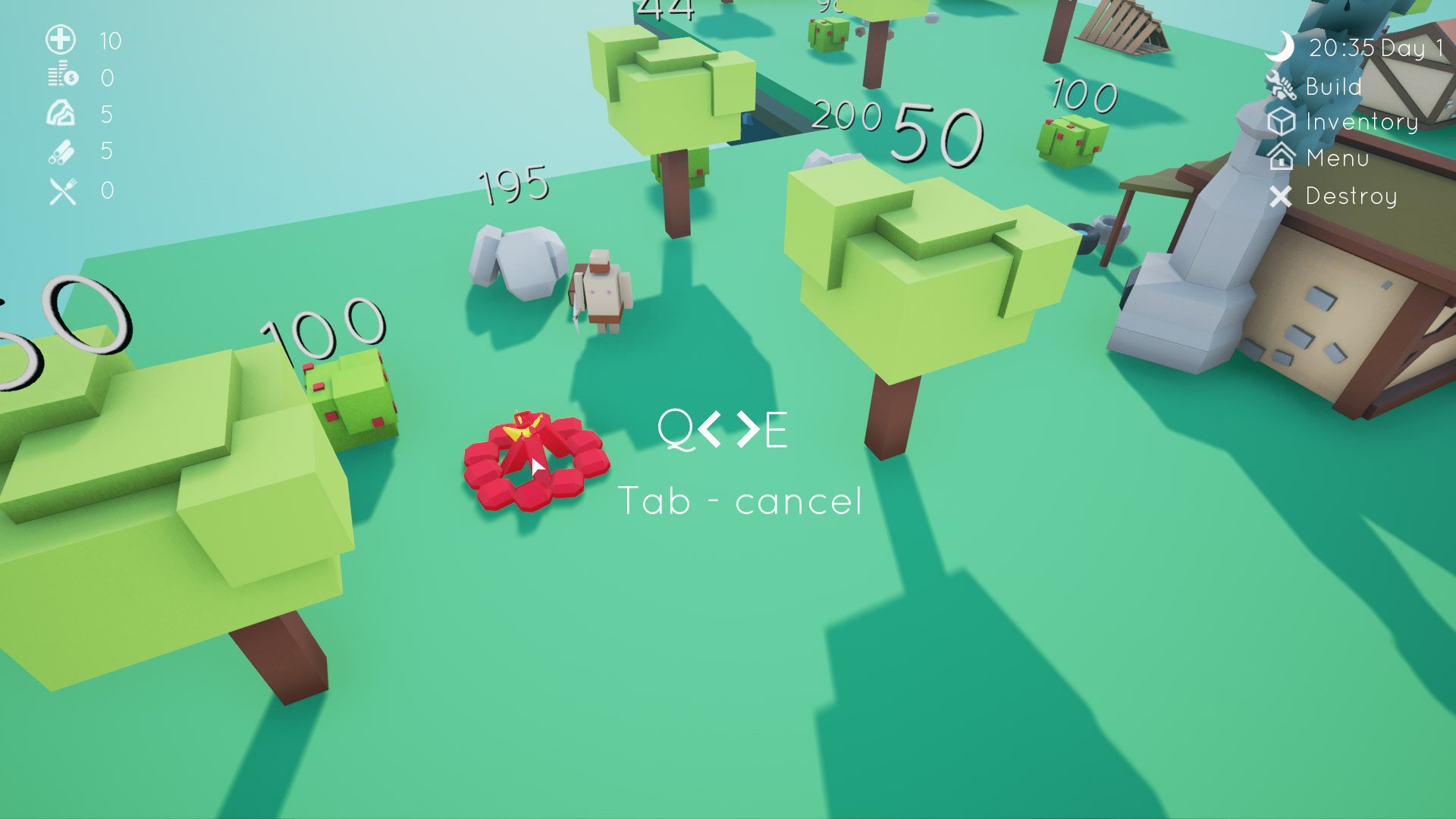This screenshot has height=819, width=1456.
Task: Click the left rotation arrow near Q
Action: point(709,430)
